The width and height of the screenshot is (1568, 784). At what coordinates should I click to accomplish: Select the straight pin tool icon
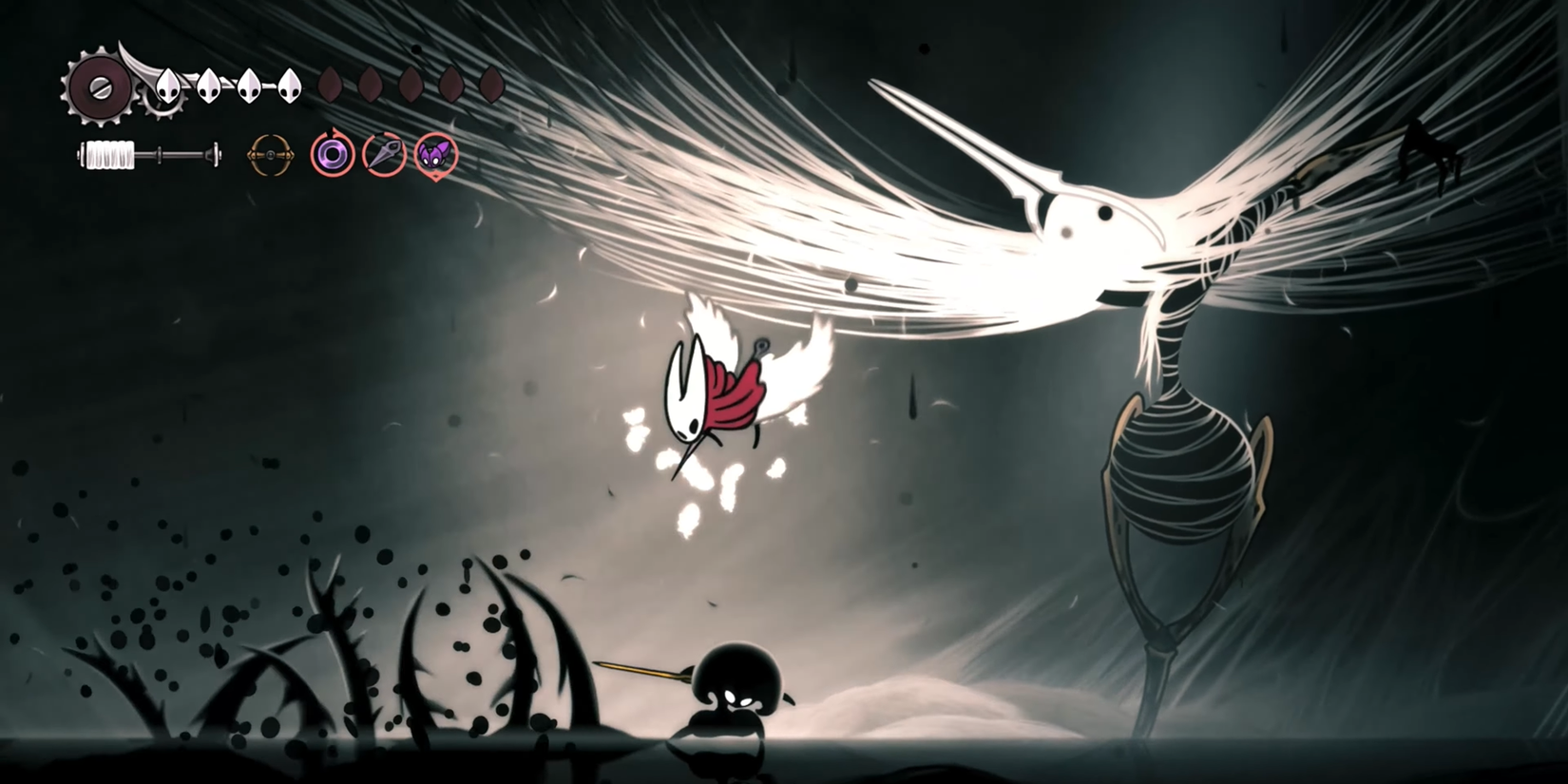tap(384, 154)
